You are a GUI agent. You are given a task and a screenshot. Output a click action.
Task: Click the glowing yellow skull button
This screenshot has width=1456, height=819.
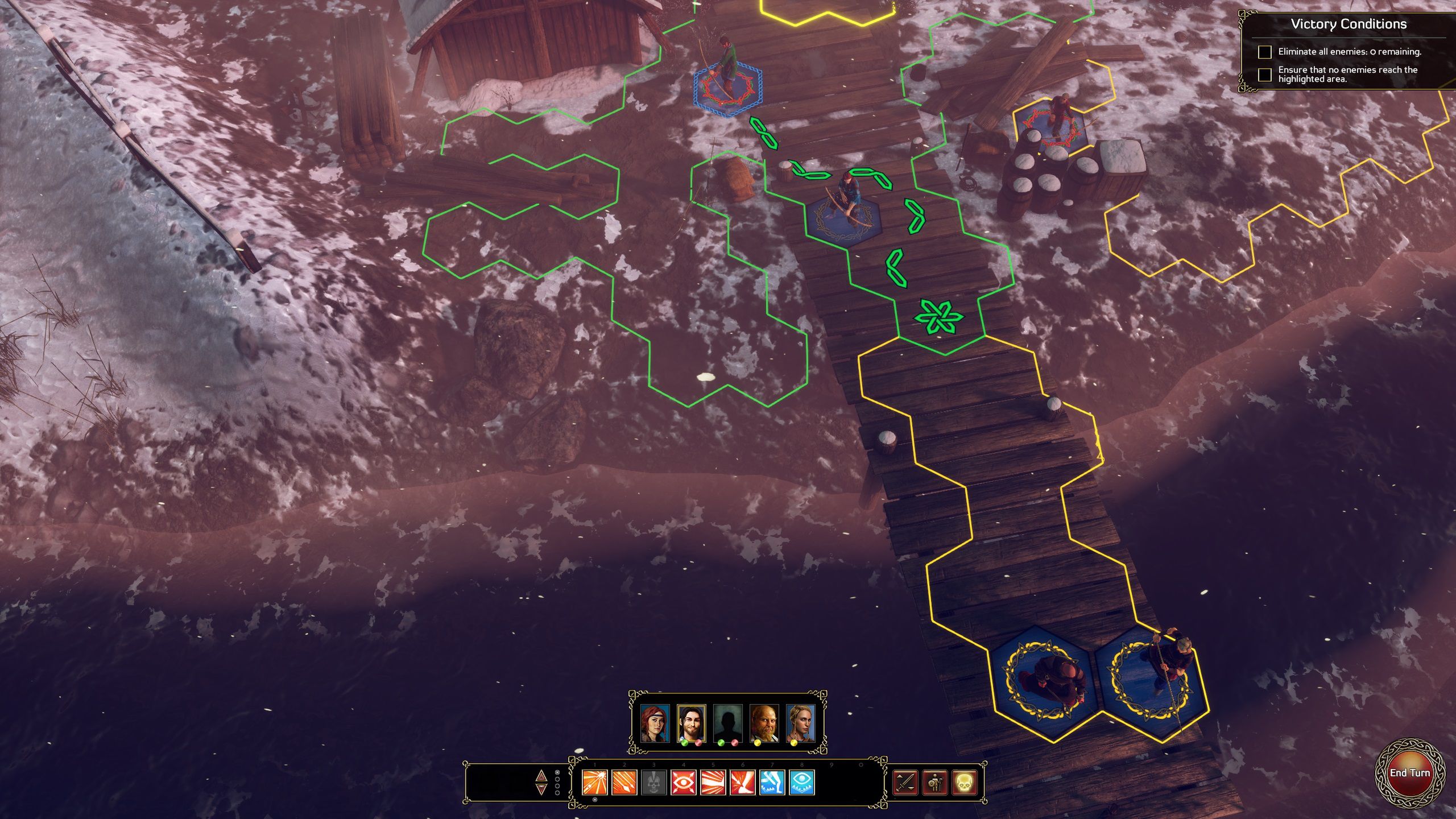tap(964, 783)
